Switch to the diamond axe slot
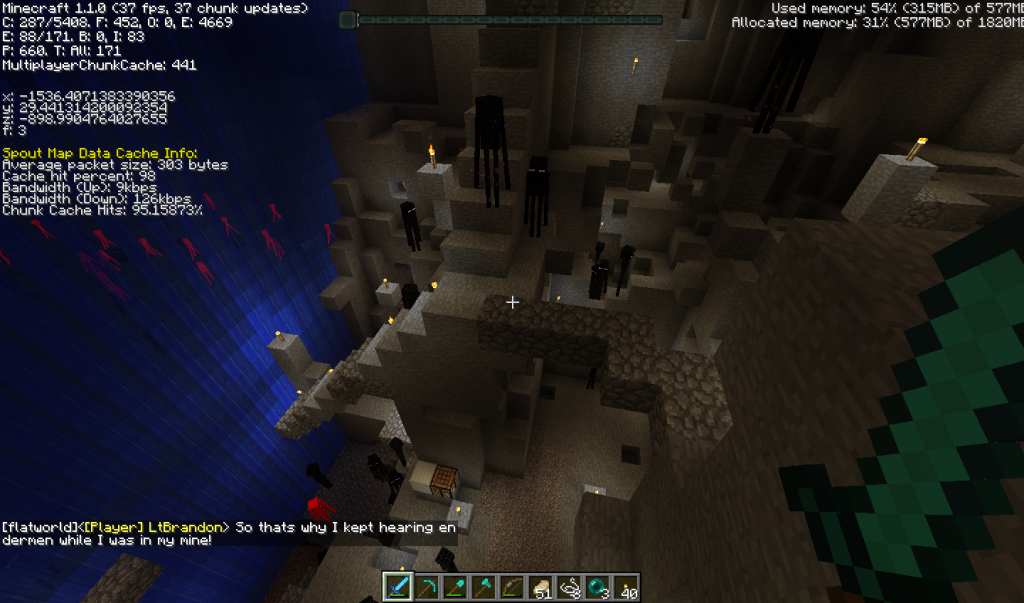The width and height of the screenshot is (1024, 603). coord(483,587)
